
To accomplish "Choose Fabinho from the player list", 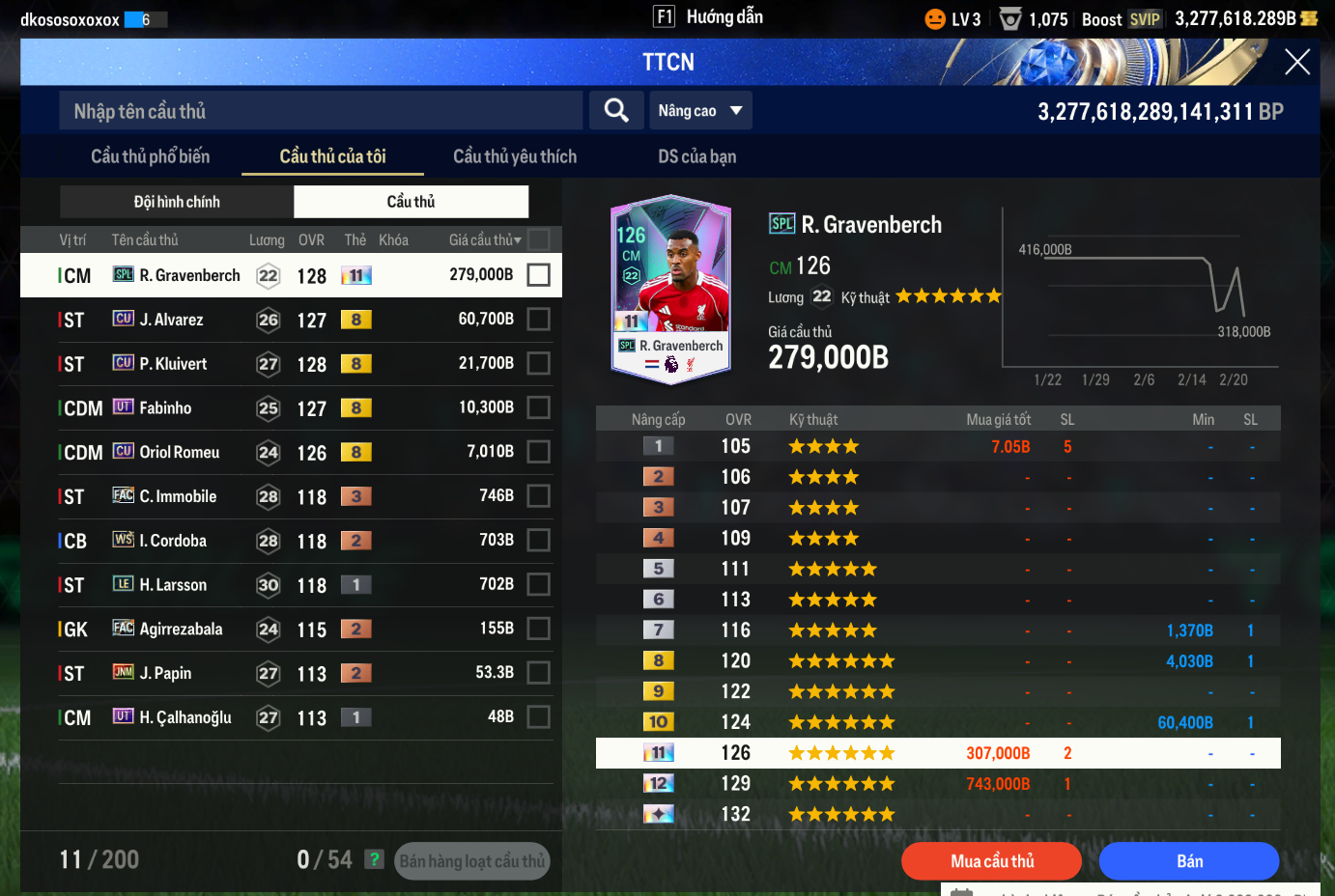I will 290,408.
